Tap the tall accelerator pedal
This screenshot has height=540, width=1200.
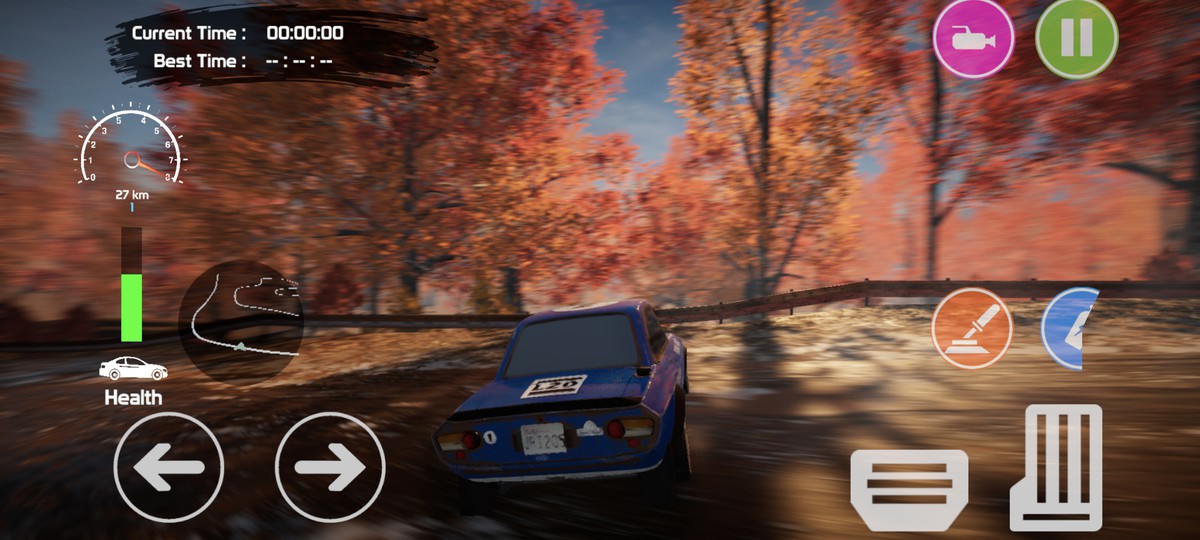(x=1056, y=466)
